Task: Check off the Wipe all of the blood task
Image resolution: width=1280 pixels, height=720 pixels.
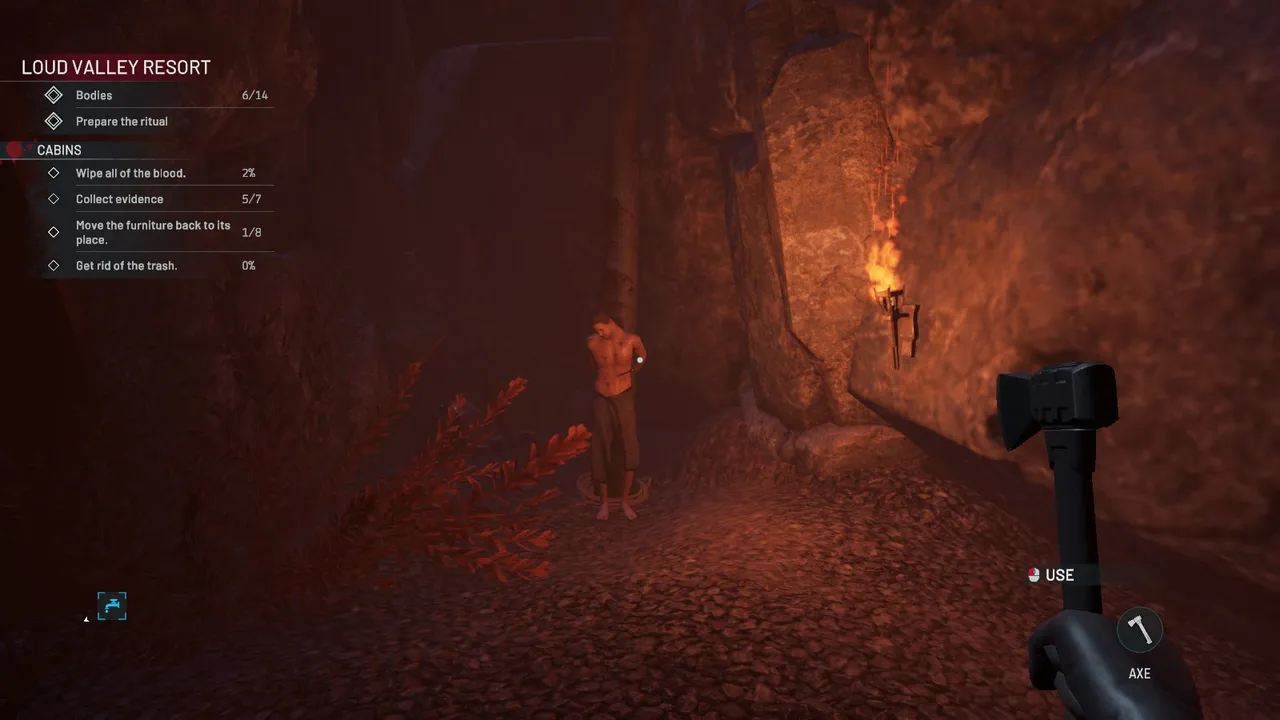Action: pos(55,172)
